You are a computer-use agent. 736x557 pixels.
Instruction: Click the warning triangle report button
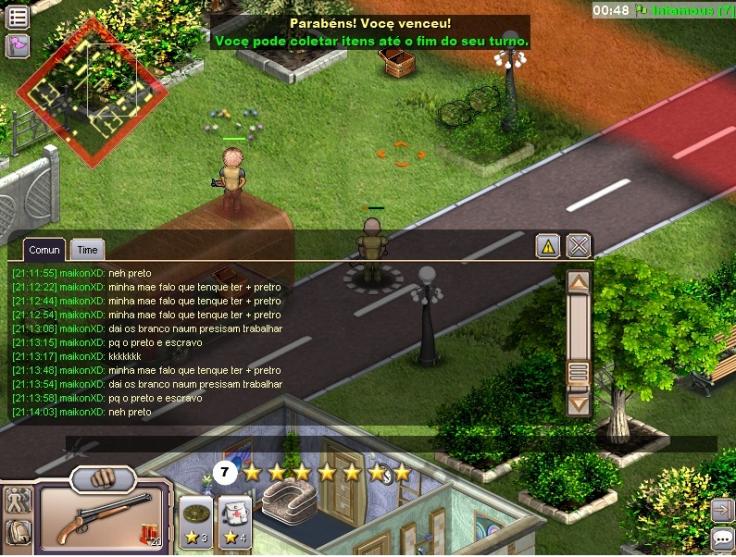[x=547, y=246]
